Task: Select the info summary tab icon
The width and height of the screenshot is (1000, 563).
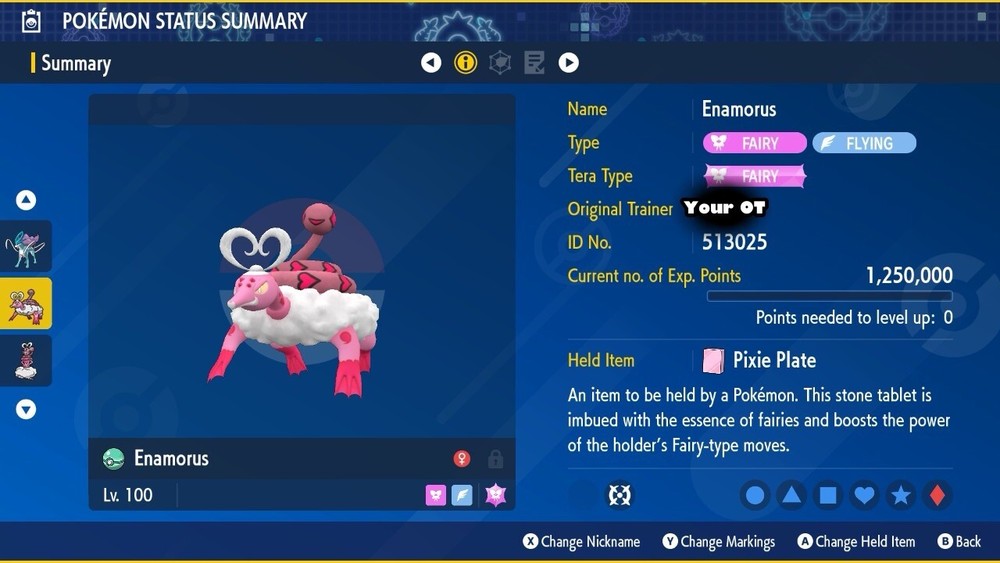Action: pos(466,63)
